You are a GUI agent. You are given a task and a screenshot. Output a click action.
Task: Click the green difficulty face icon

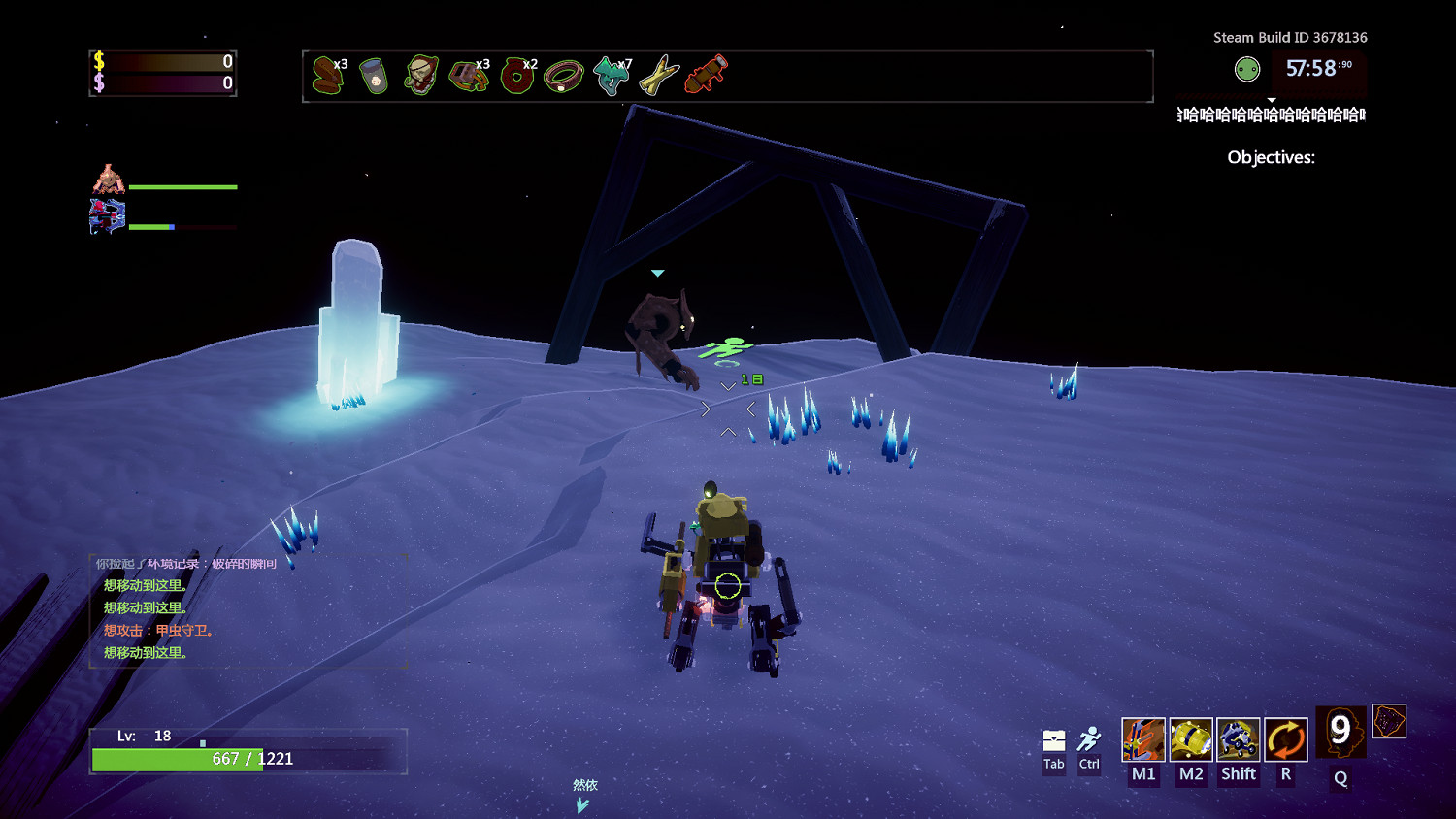tap(1247, 69)
